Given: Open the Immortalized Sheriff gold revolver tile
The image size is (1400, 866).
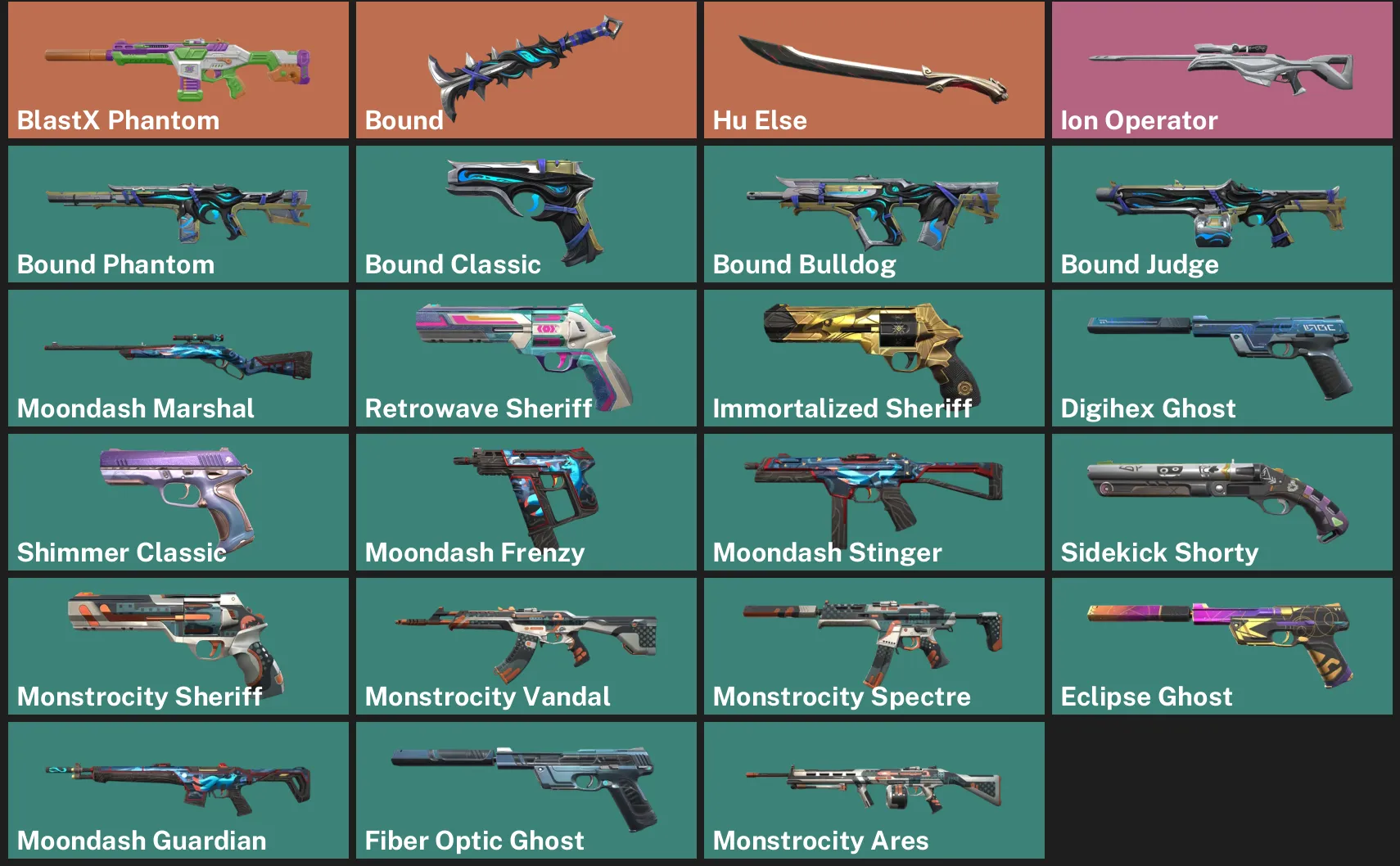Looking at the screenshot, I should click(x=874, y=358).
